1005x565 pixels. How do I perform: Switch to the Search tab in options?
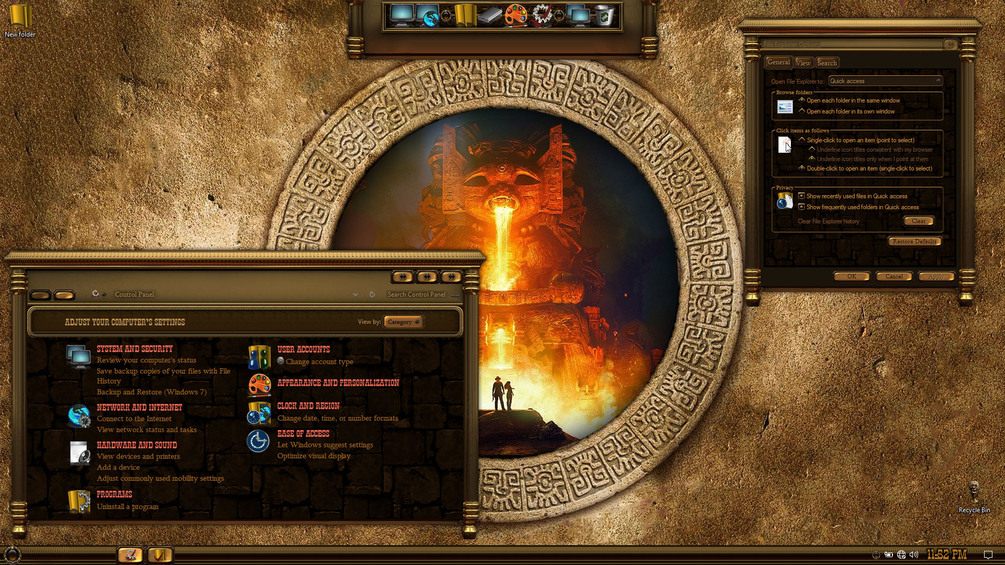(827, 62)
